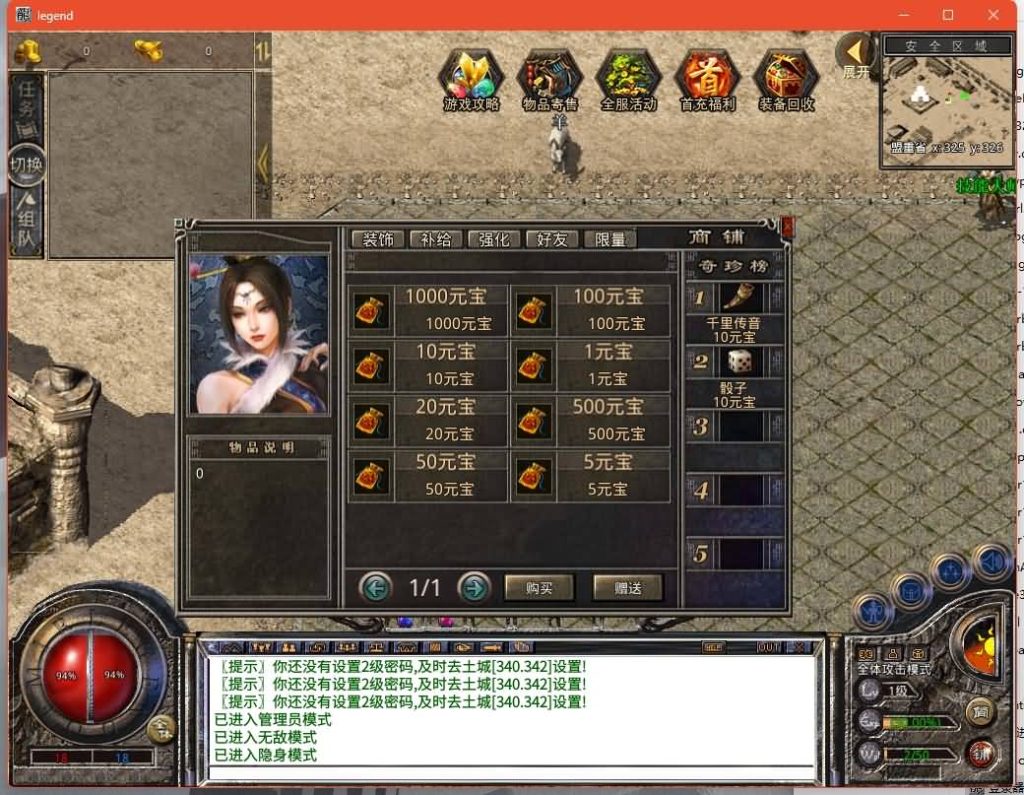Switch to the 装饰 shop tab

pyautogui.click(x=378, y=239)
